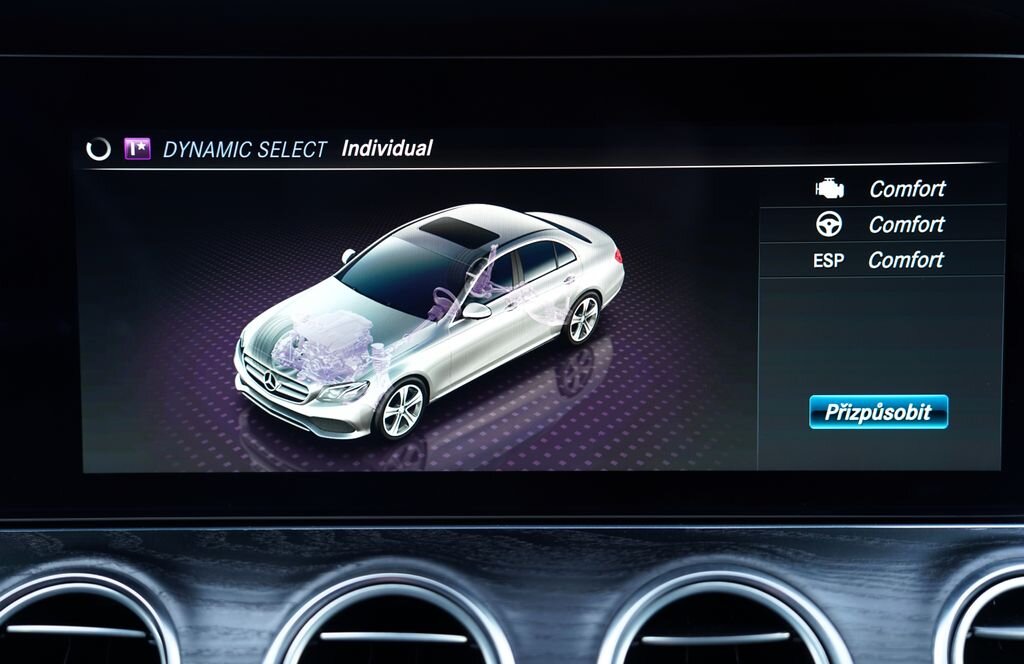Open the ESP Comfort setting
This screenshot has height=664, width=1024.
[880, 260]
